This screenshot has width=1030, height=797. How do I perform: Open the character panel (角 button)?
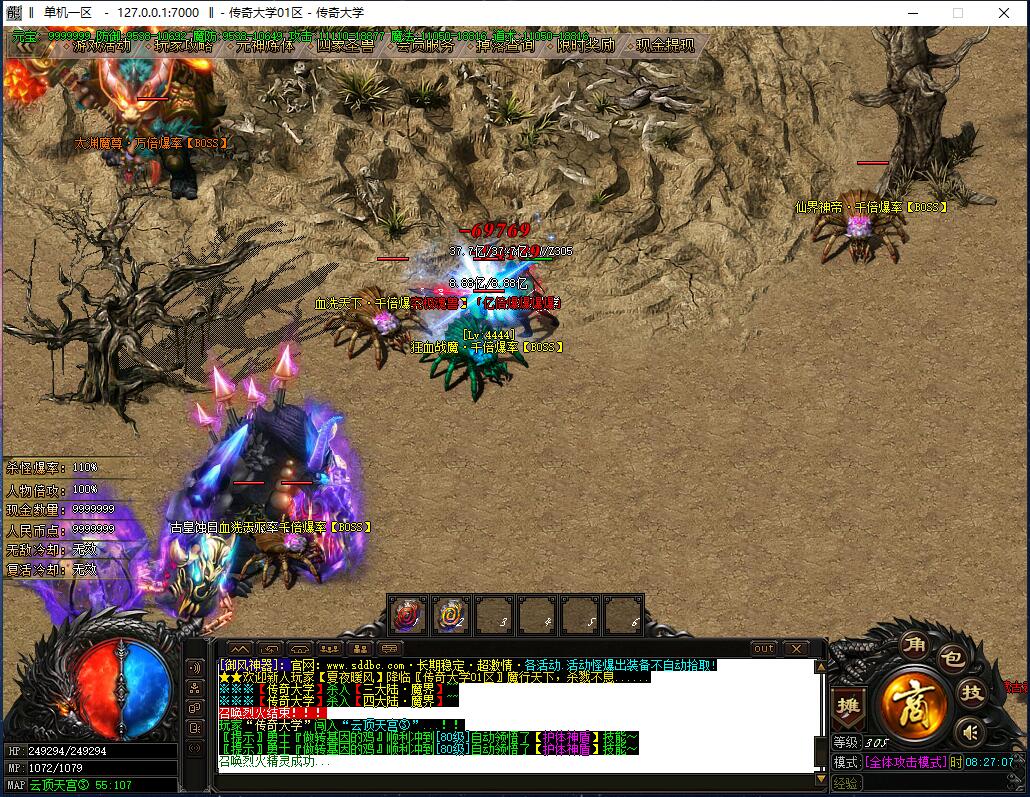[913, 644]
